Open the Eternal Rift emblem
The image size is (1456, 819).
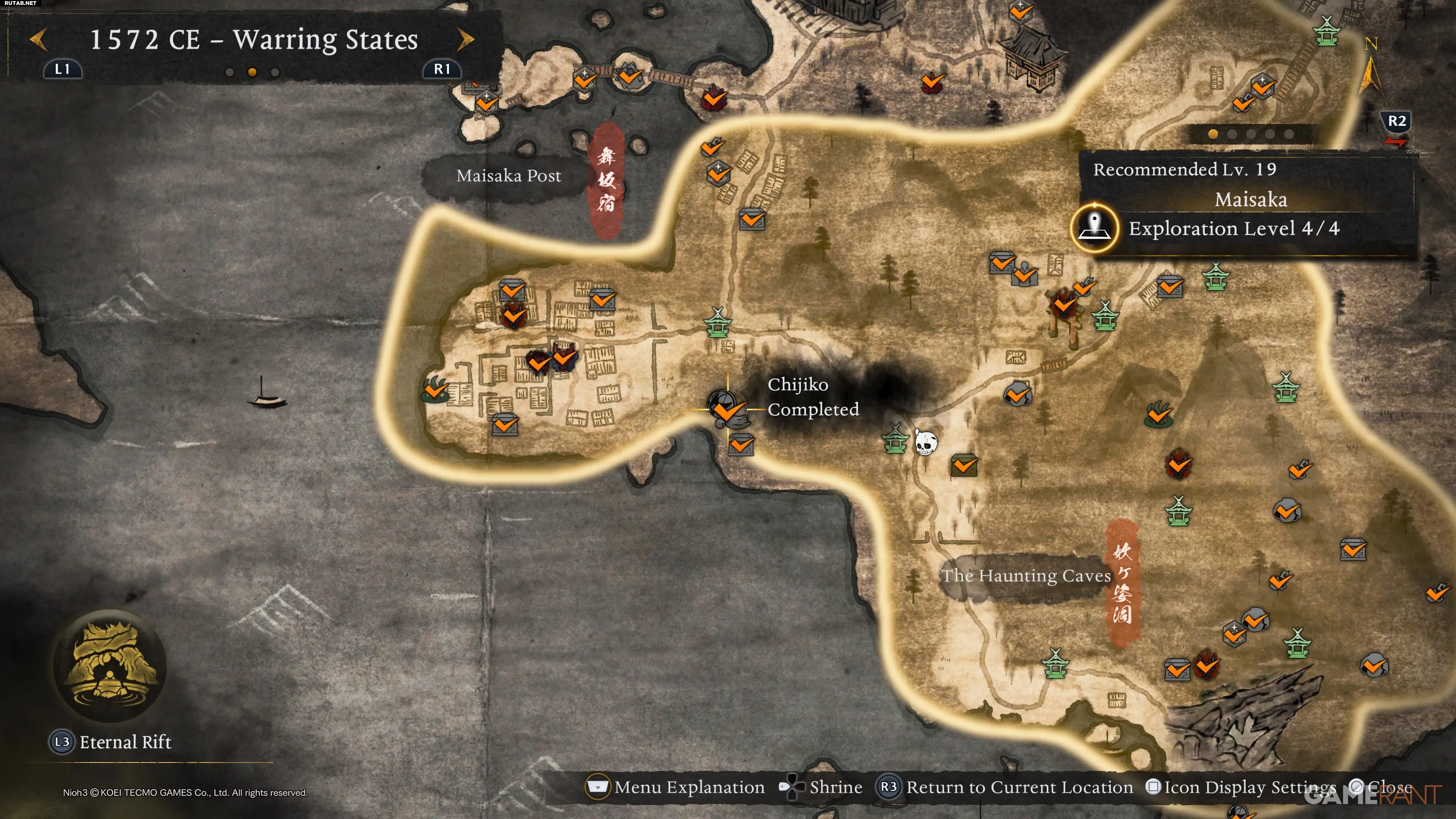(110, 666)
